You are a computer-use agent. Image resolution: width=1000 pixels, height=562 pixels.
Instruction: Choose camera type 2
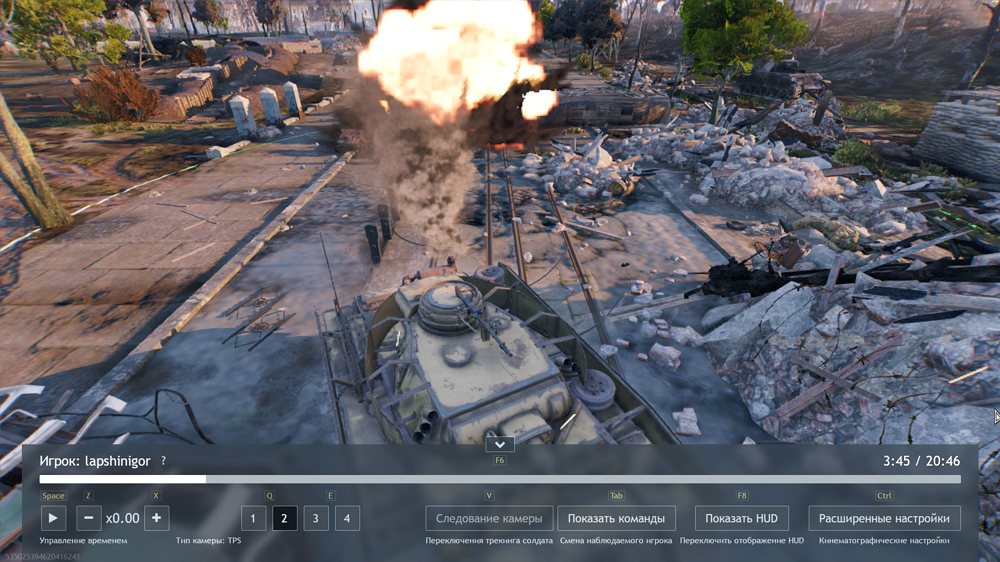(285, 518)
